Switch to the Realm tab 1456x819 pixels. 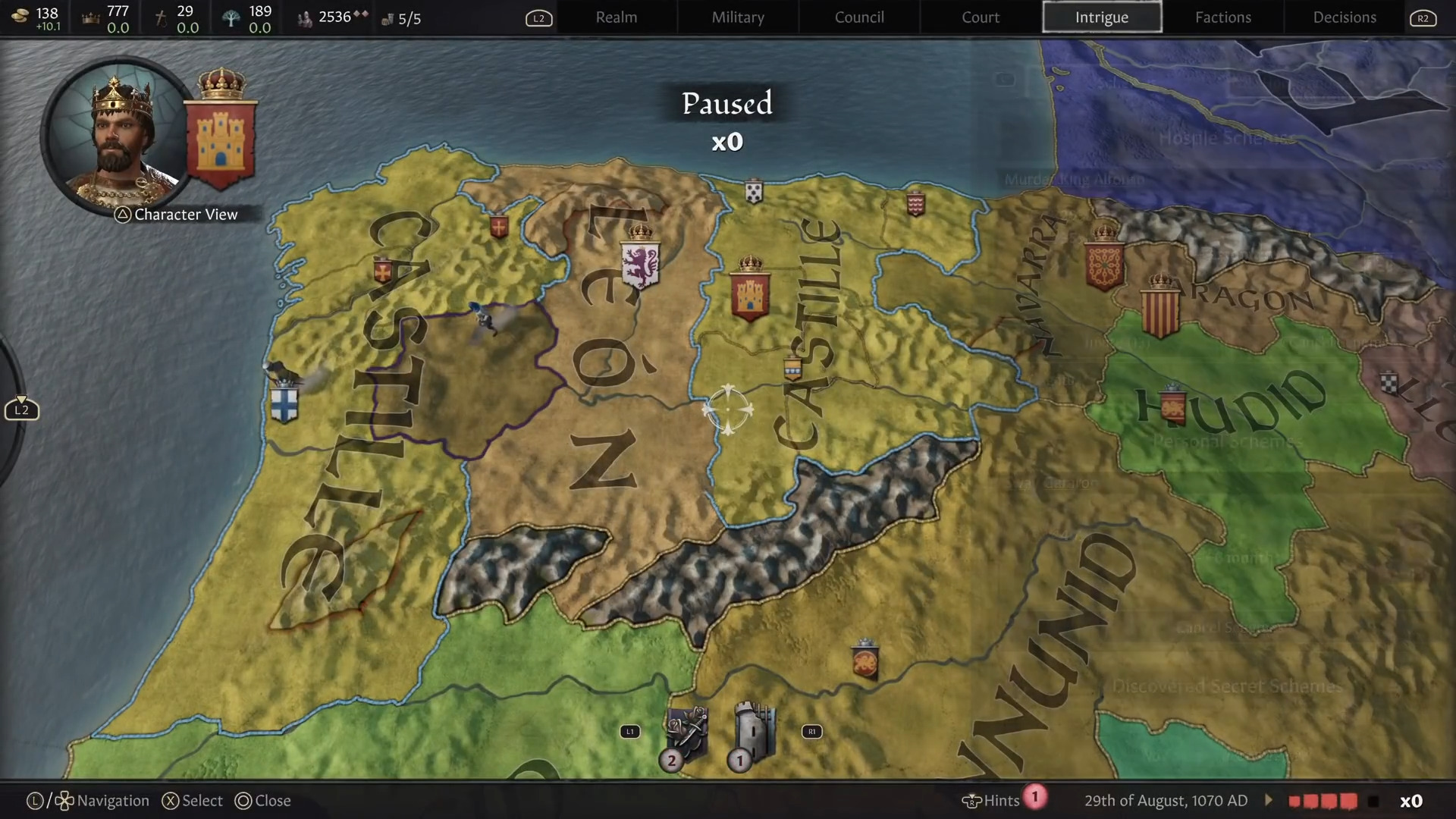pos(617,17)
